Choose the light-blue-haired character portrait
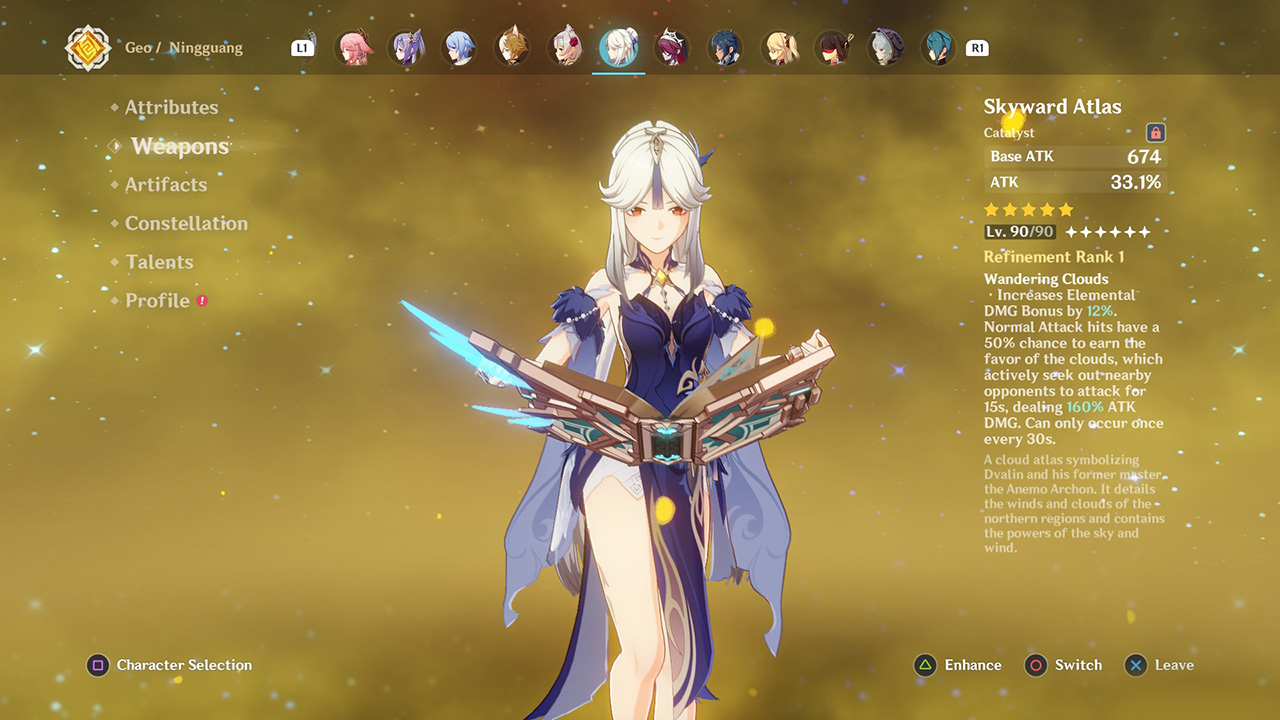This screenshot has height=720, width=1280. (x=459, y=47)
